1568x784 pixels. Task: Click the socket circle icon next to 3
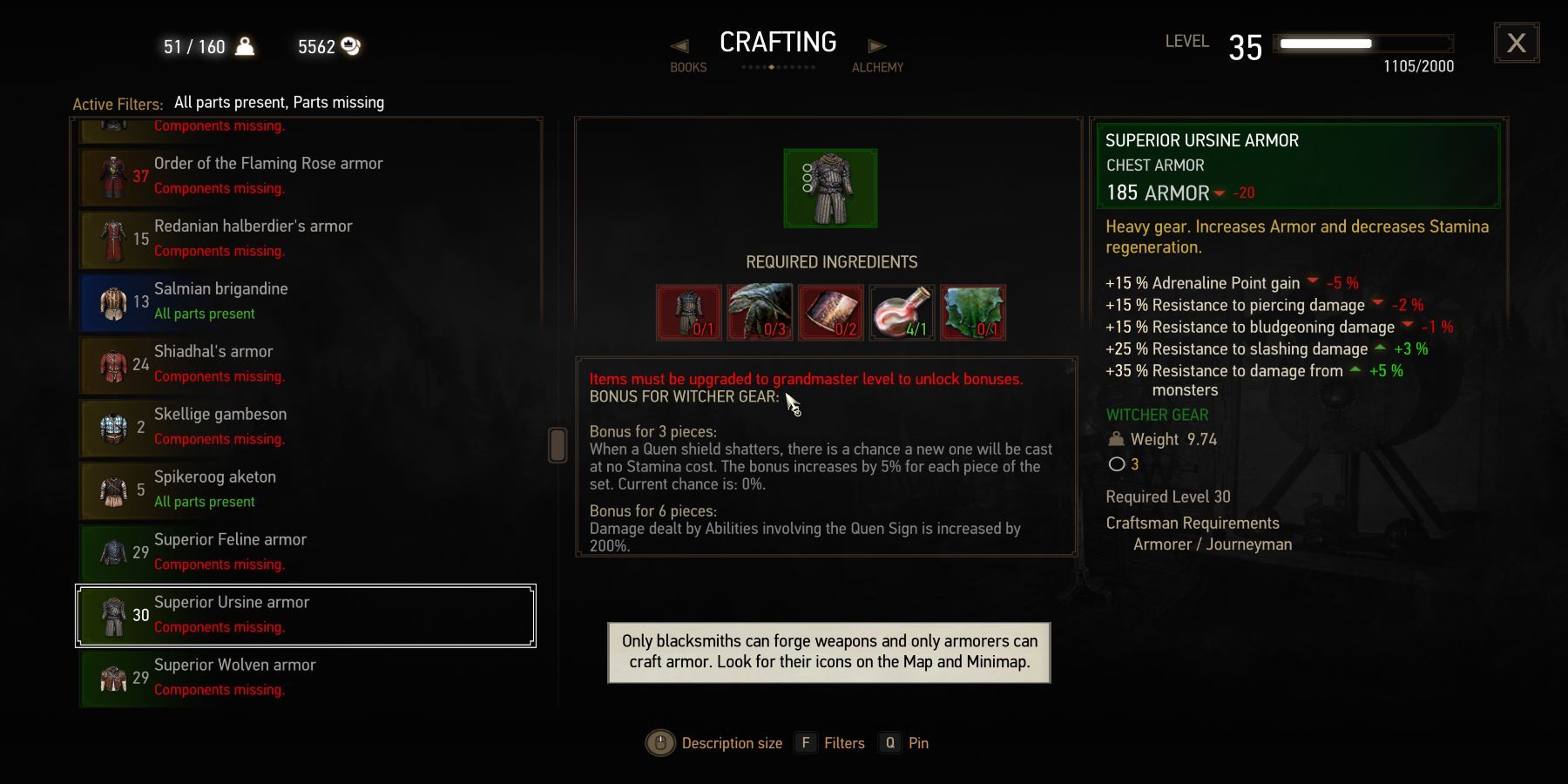[1118, 464]
